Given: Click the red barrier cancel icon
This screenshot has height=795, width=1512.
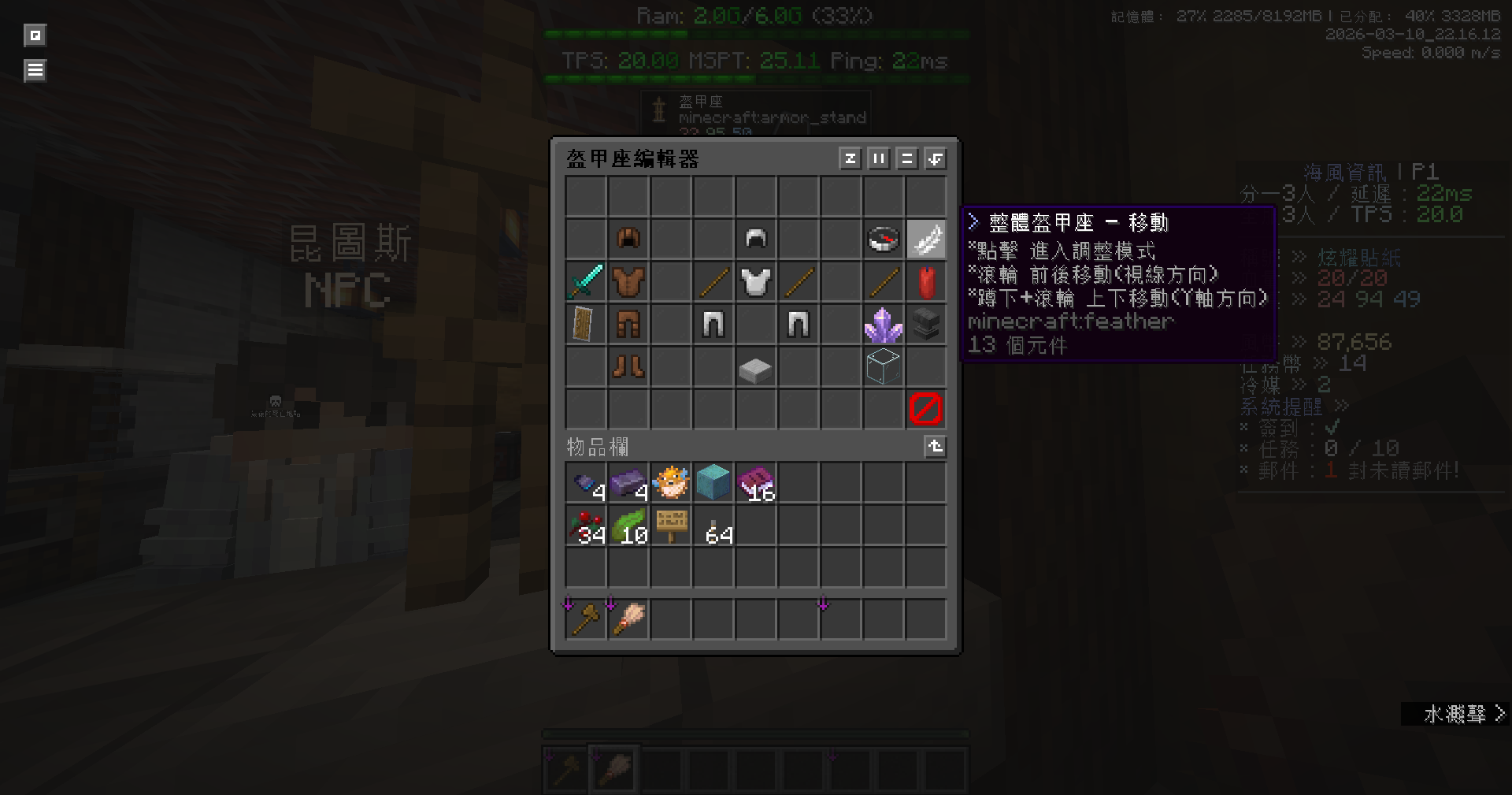Looking at the screenshot, I should pos(926,409).
